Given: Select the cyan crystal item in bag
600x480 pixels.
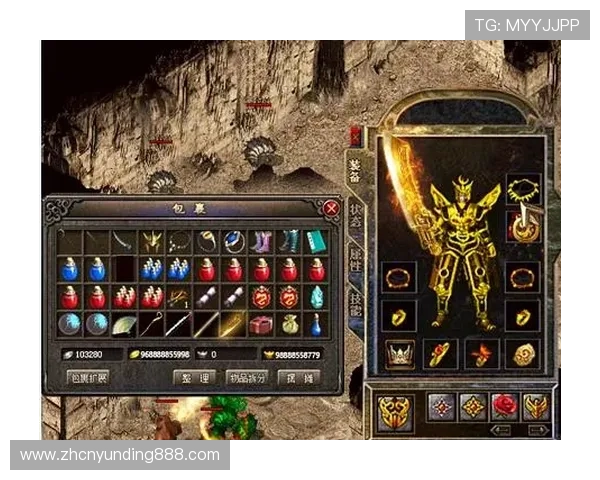Looking at the screenshot, I should (316, 297).
